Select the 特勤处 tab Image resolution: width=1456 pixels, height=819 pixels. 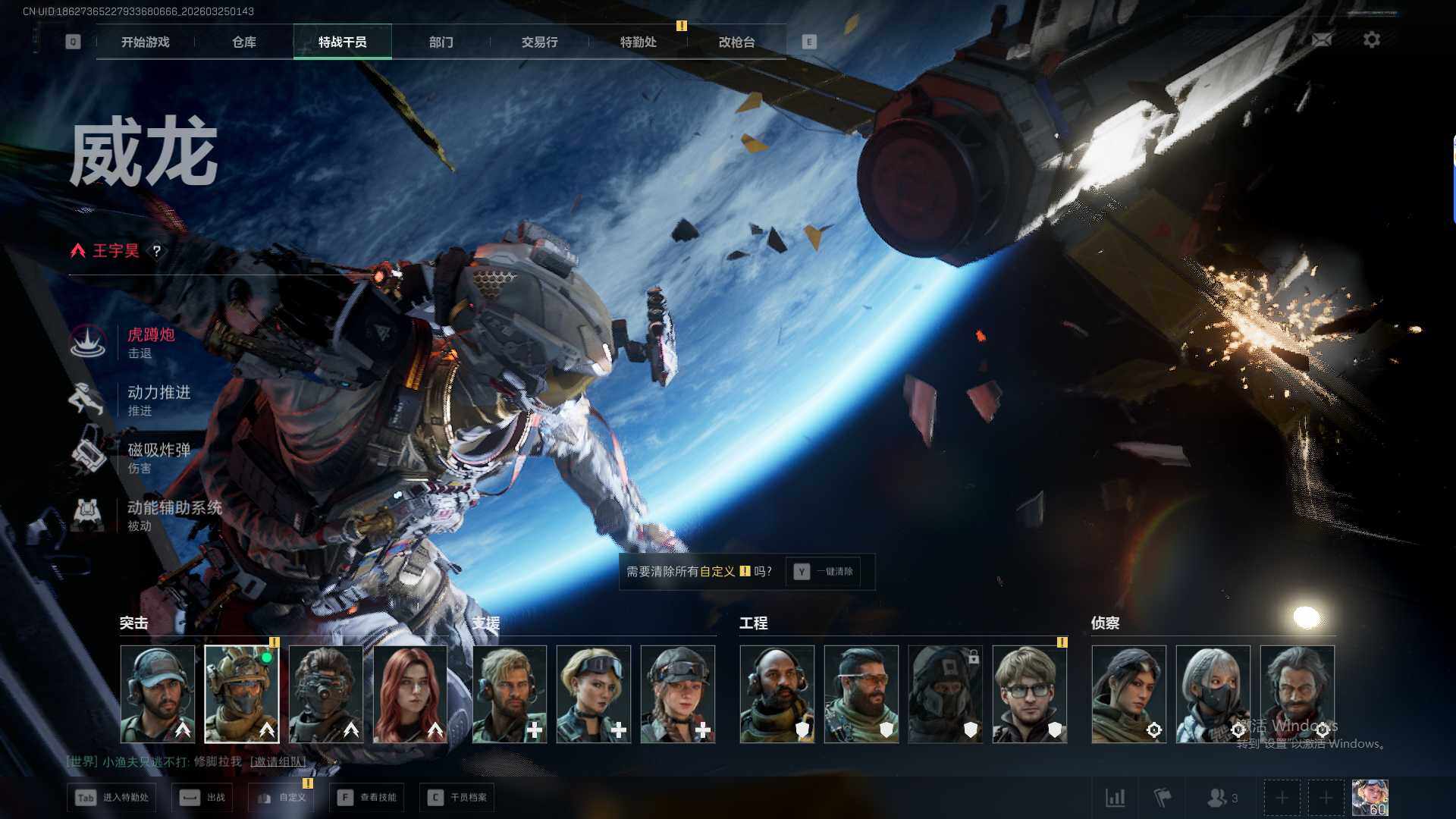[x=638, y=42]
